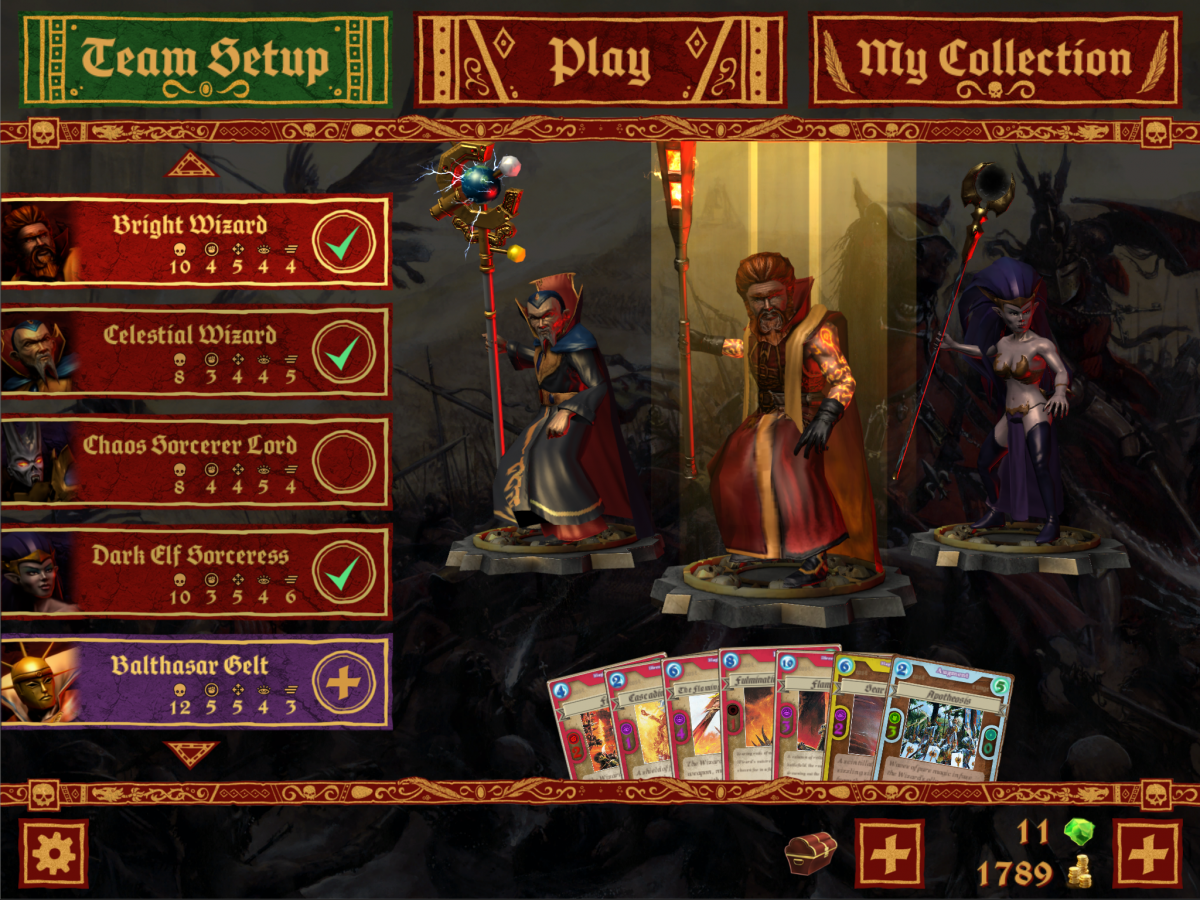1200x900 pixels.
Task: Show more wizards with down arrow
Action: pos(191,753)
